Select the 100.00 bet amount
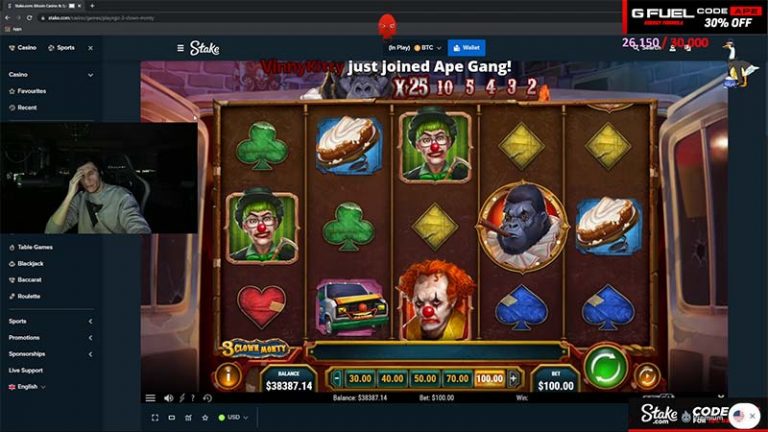768x432 pixels. 489,379
